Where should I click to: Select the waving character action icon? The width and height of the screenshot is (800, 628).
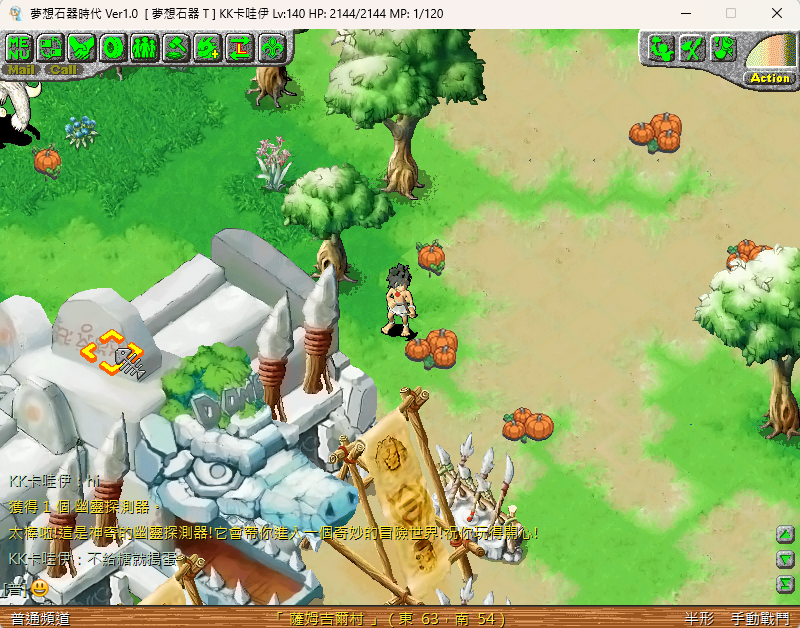point(661,48)
